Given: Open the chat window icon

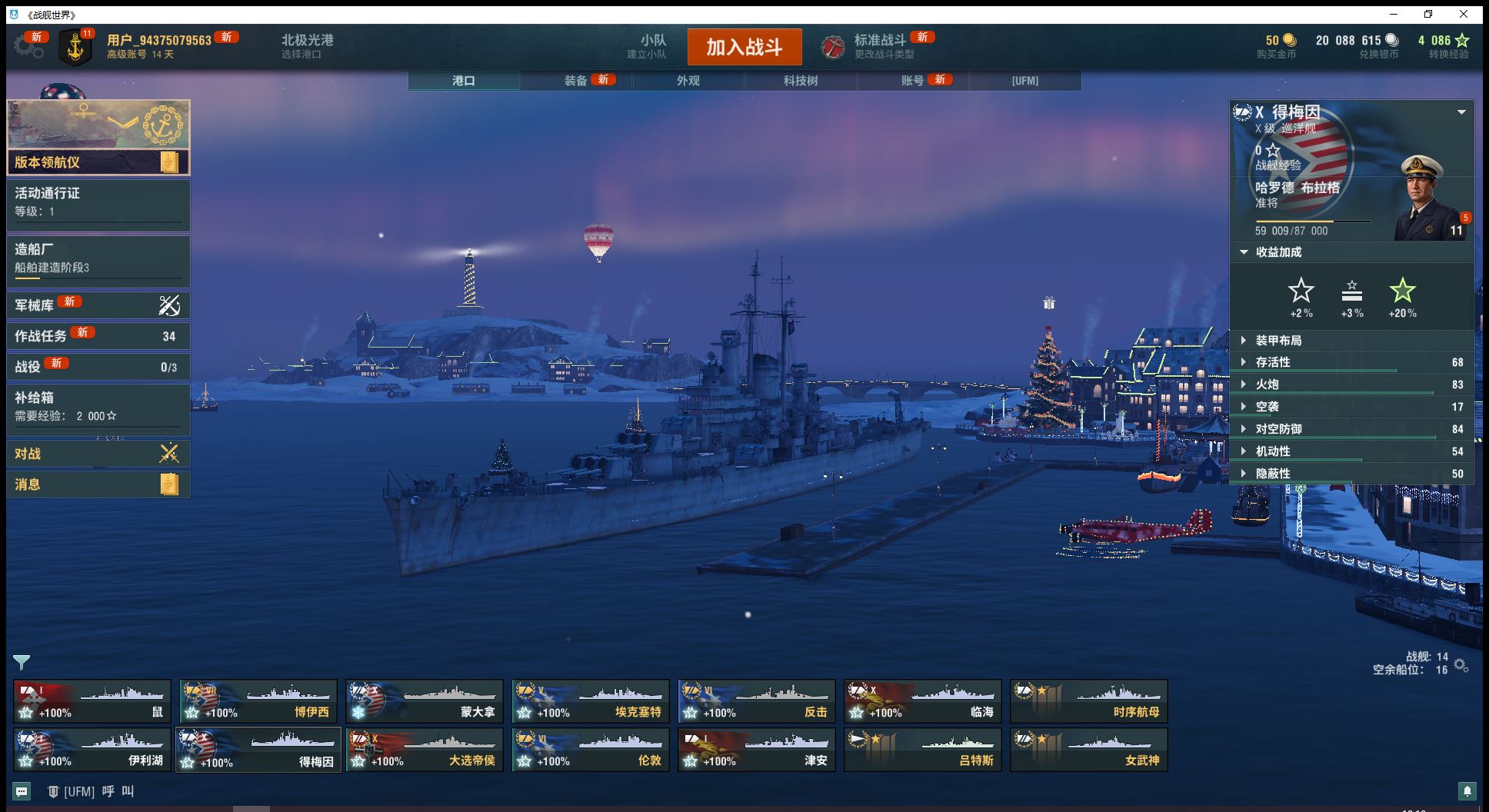Looking at the screenshot, I should 22,791.
